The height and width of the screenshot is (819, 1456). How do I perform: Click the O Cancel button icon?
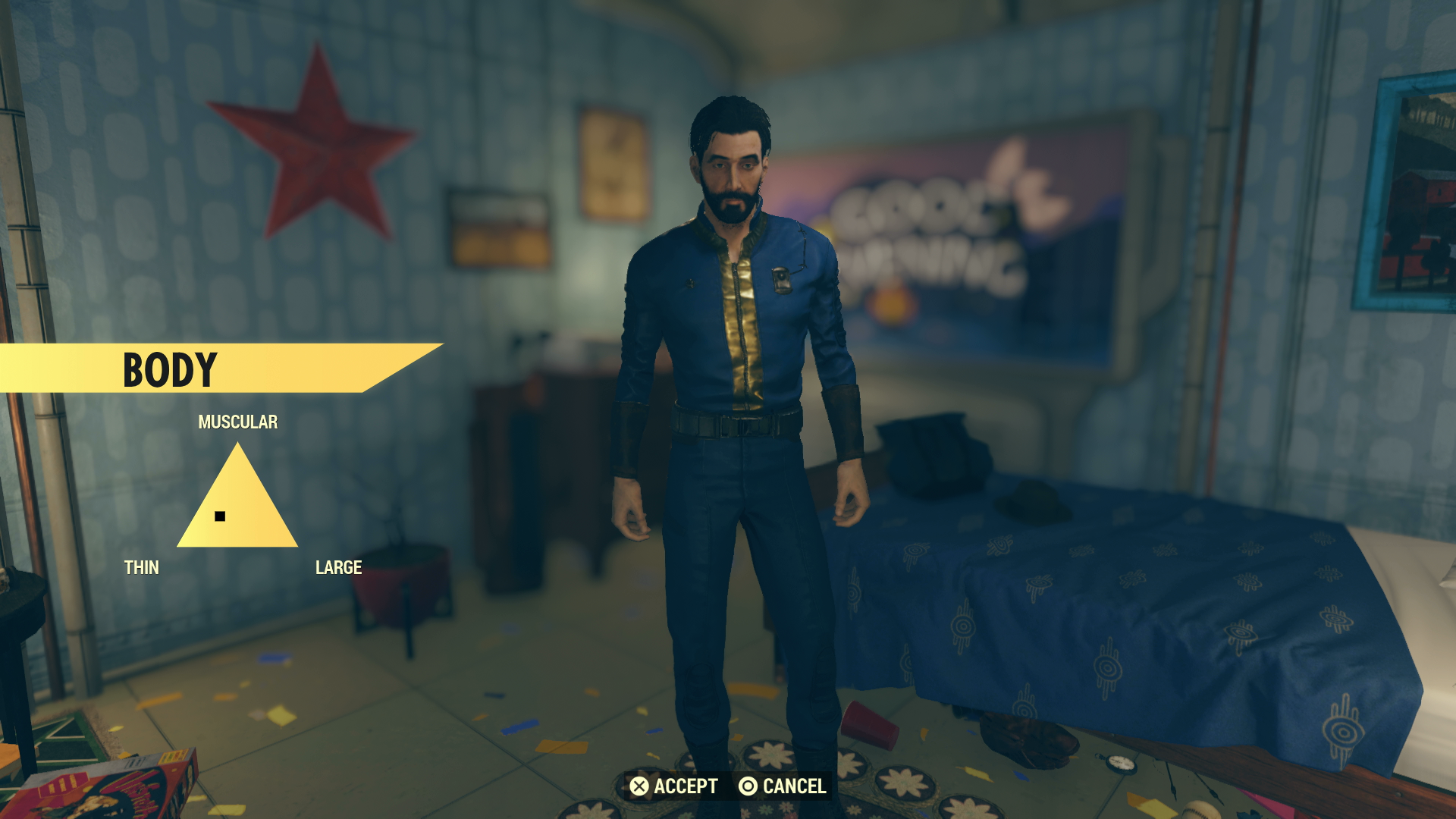pos(749,786)
